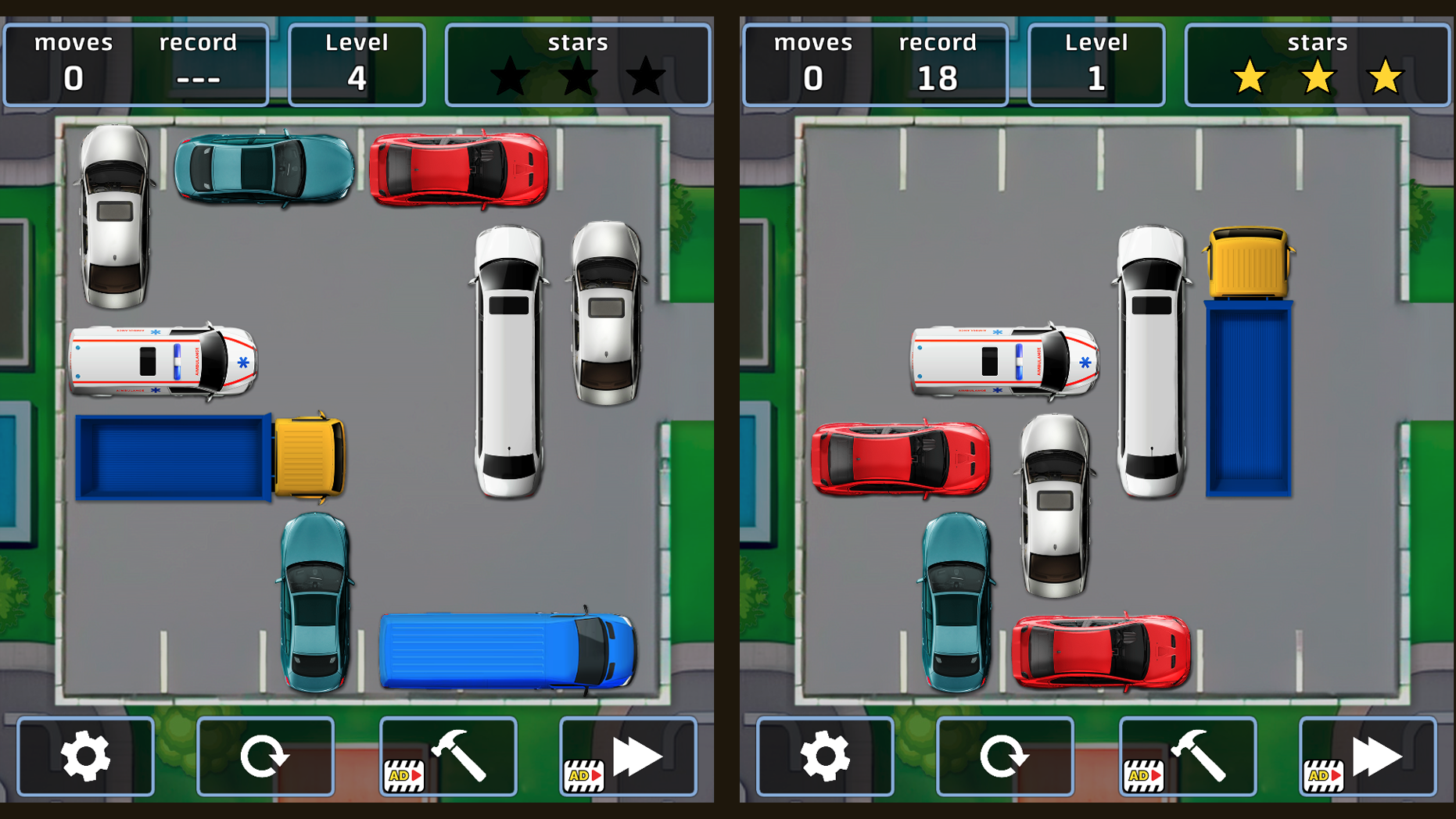Viewport: 1456px width, 819px height.
Task: Open the settings gear on the right screen
Action: pos(825,754)
